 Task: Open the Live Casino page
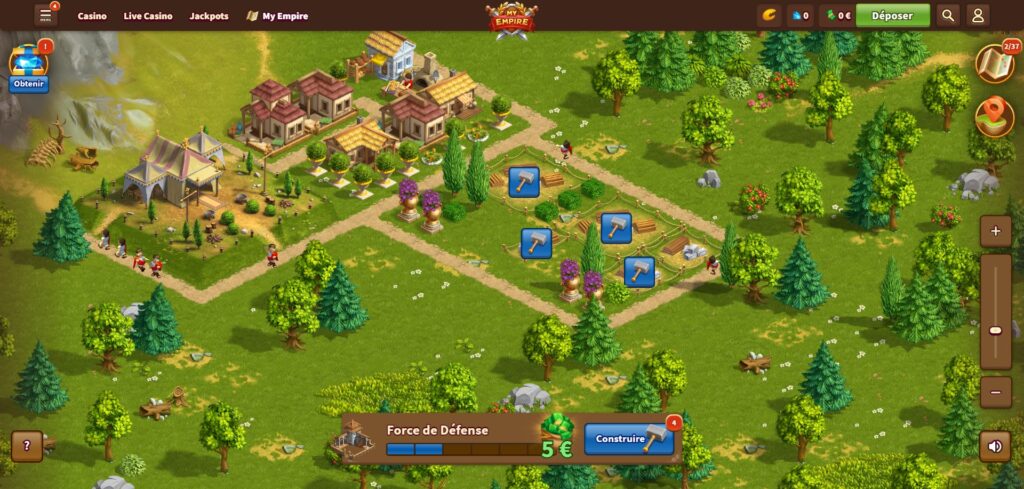[x=148, y=16]
